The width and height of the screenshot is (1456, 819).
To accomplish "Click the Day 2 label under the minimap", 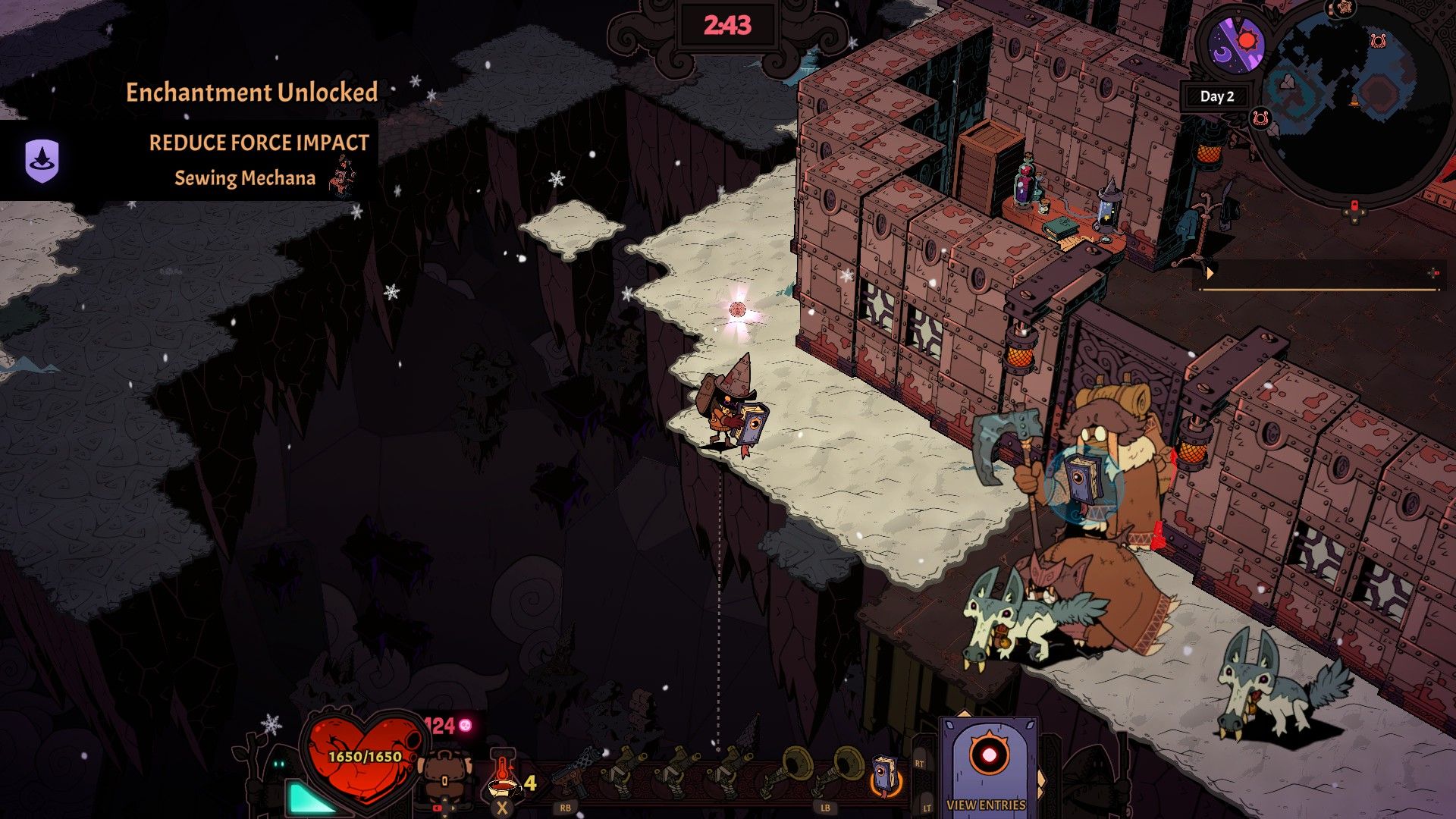I will pyautogui.click(x=1216, y=96).
